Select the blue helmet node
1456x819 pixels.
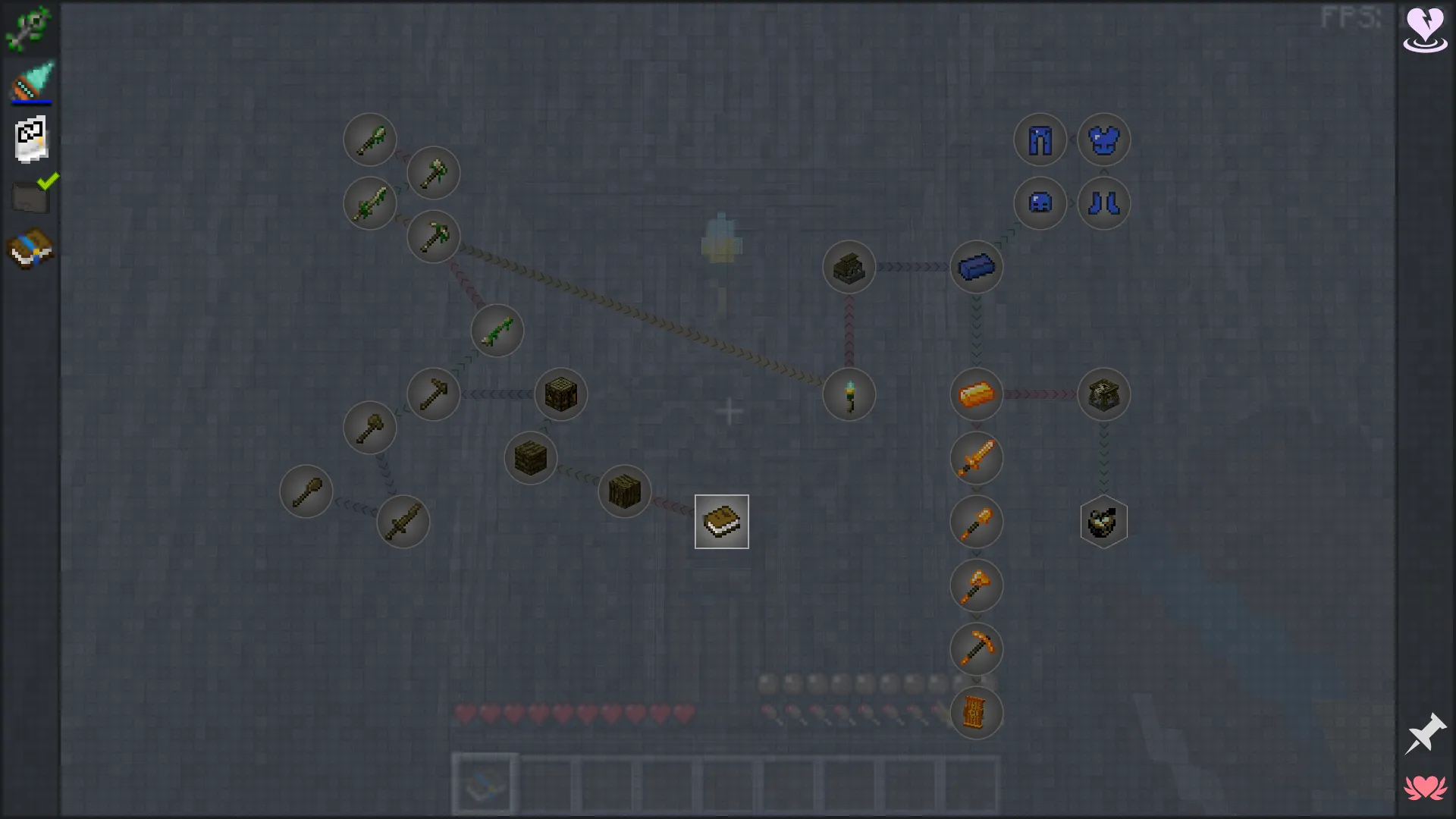(1040, 202)
